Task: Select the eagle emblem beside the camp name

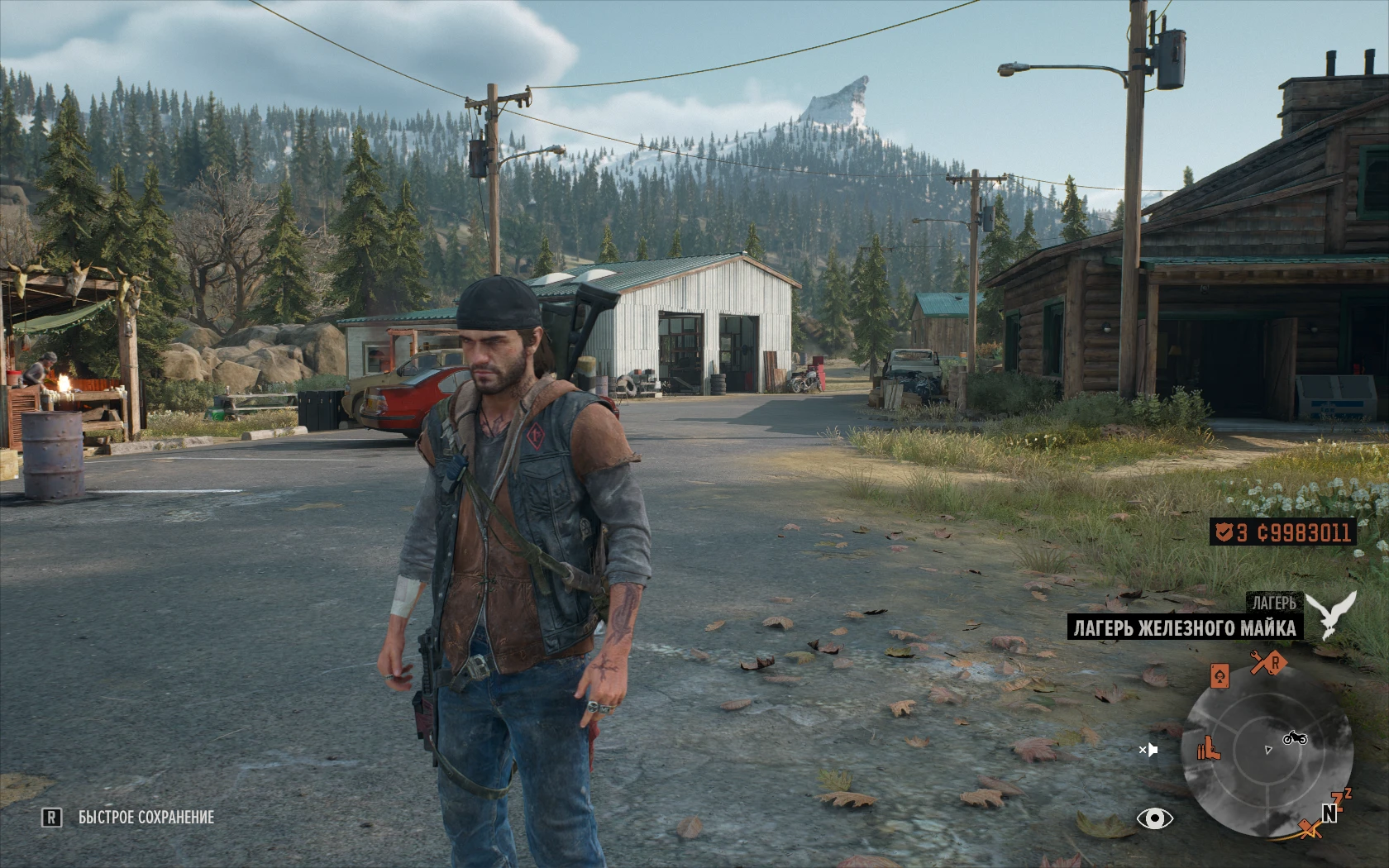Action: point(1329,613)
